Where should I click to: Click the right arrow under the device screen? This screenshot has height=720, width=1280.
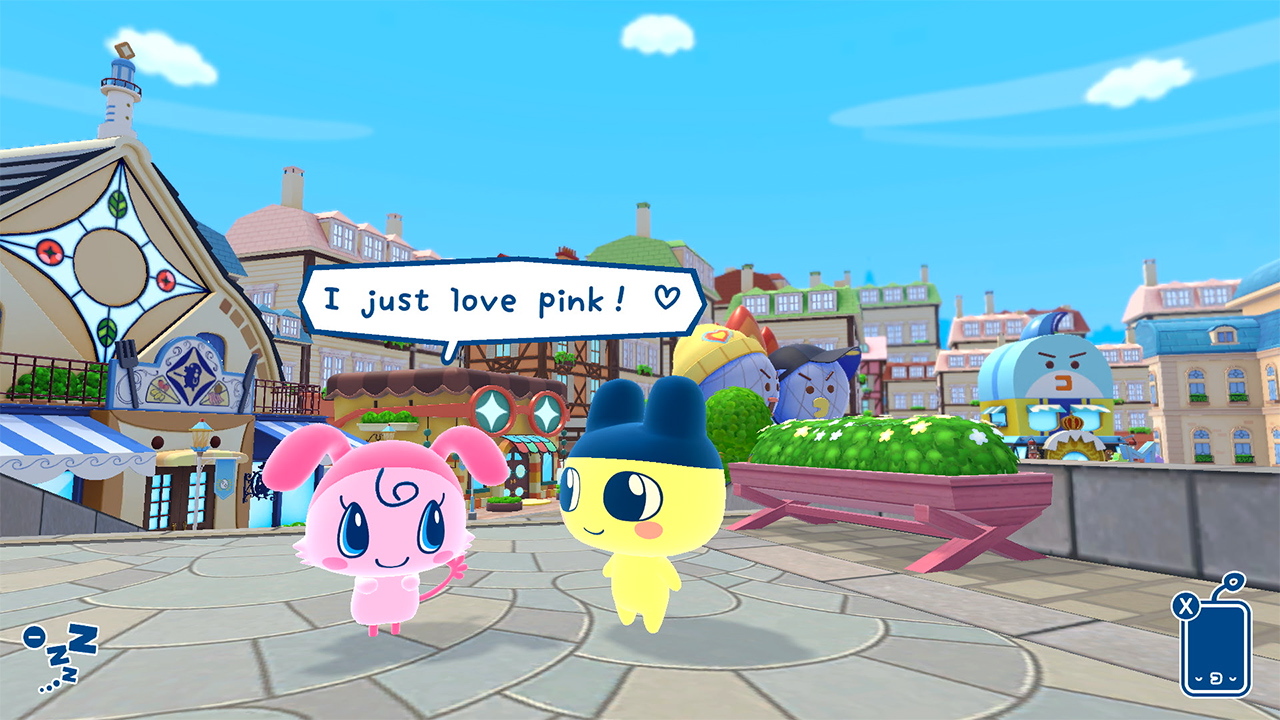[1233, 679]
